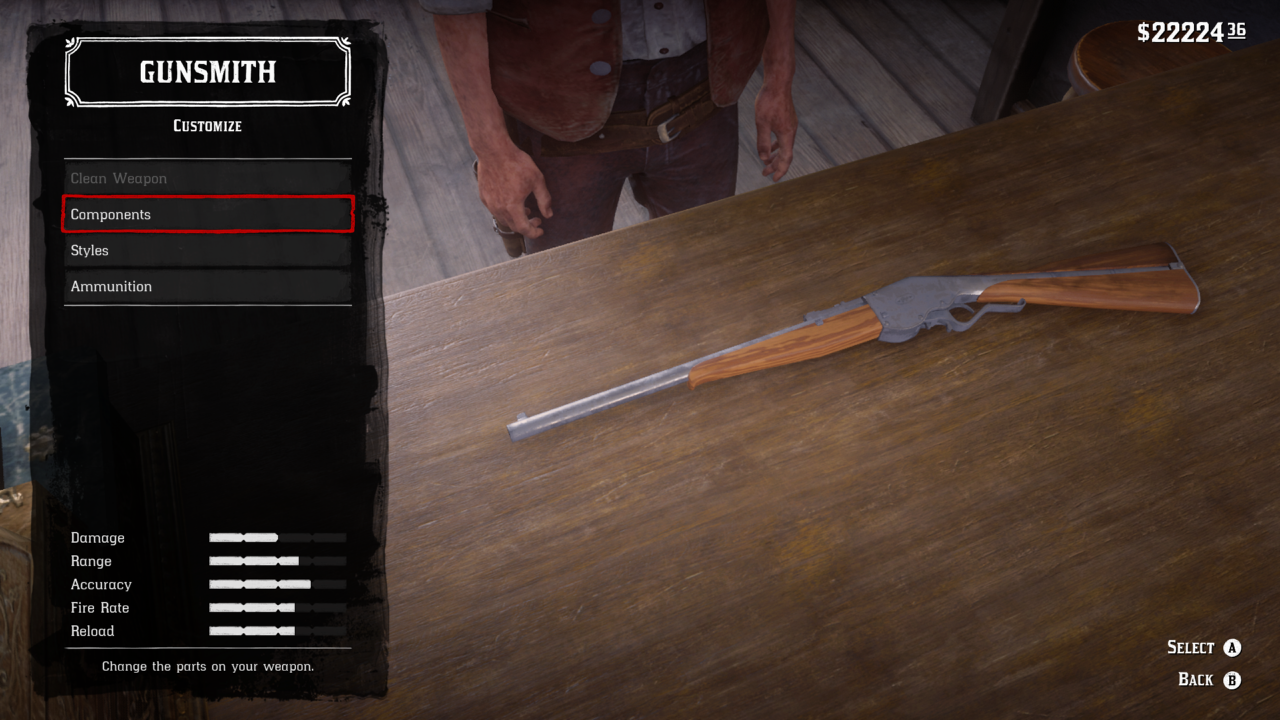
Task: Click the Back B button prompt
Action: point(1195,679)
